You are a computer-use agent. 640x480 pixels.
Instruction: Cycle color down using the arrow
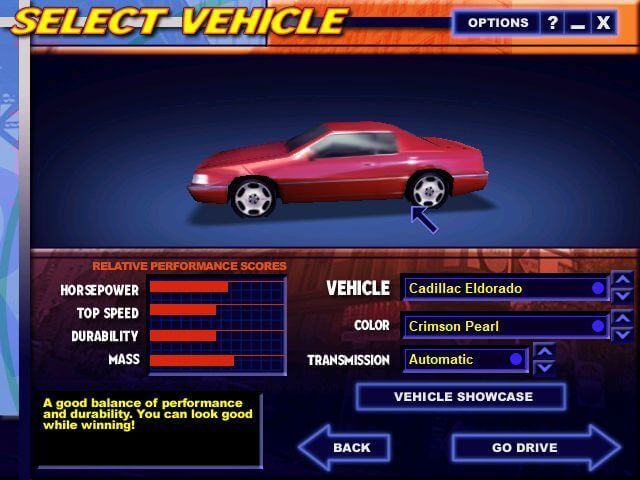[622, 334]
